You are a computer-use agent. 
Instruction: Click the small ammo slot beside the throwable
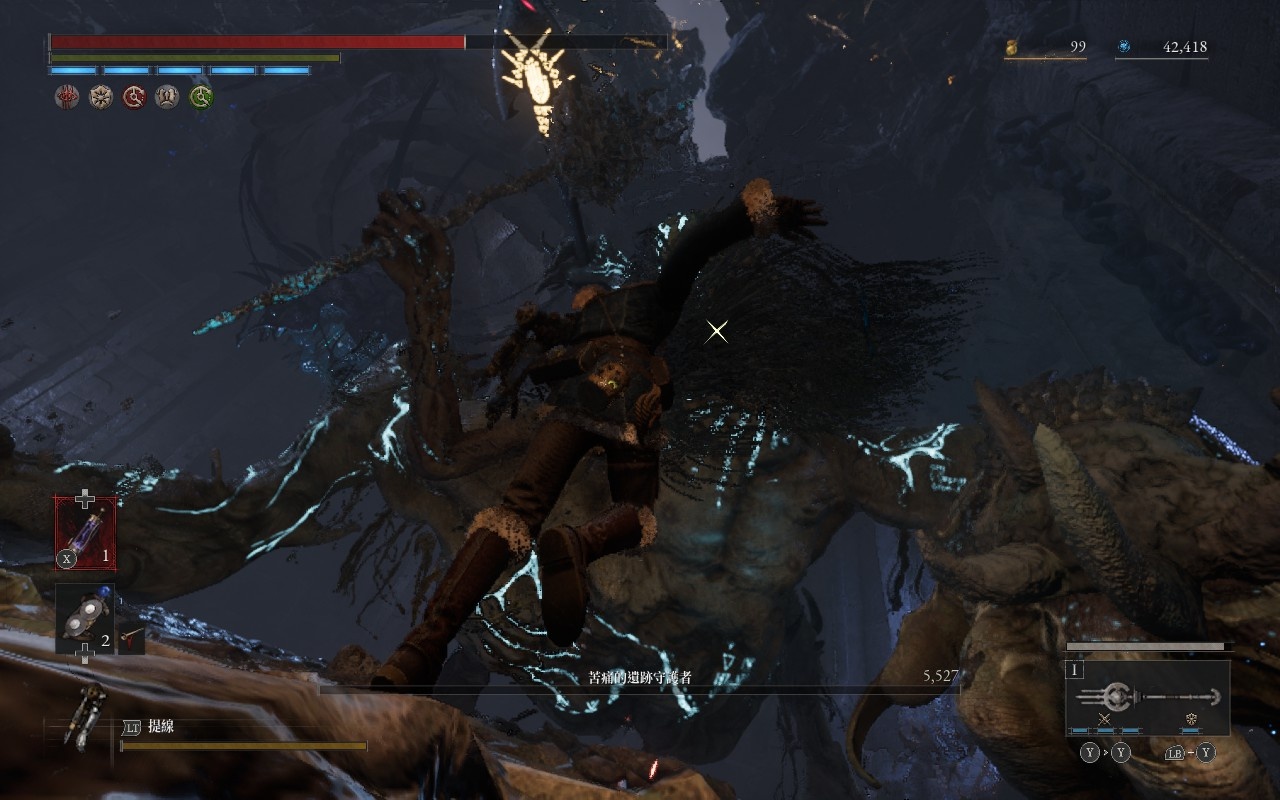point(131,636)
